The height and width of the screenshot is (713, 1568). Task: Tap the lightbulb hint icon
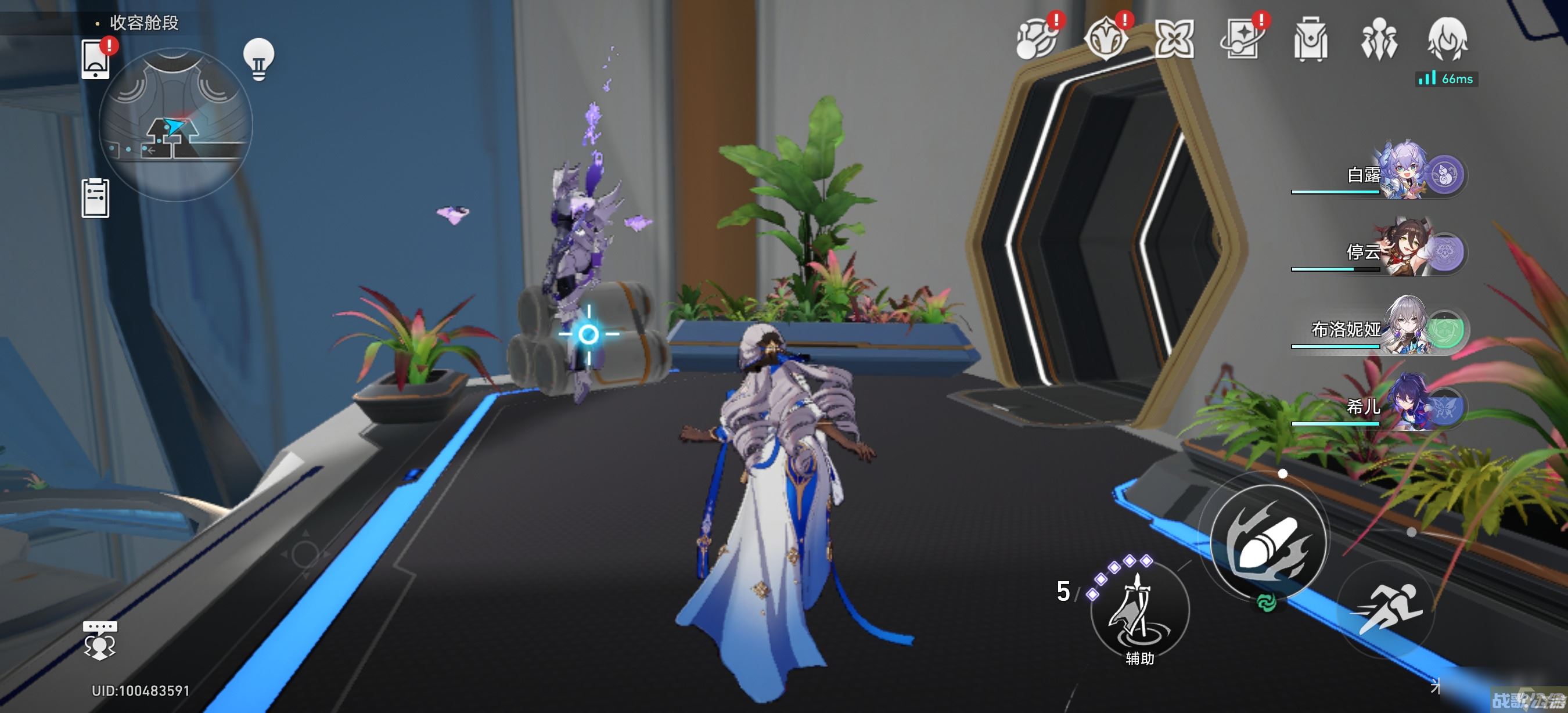click(x=258, y=59)
